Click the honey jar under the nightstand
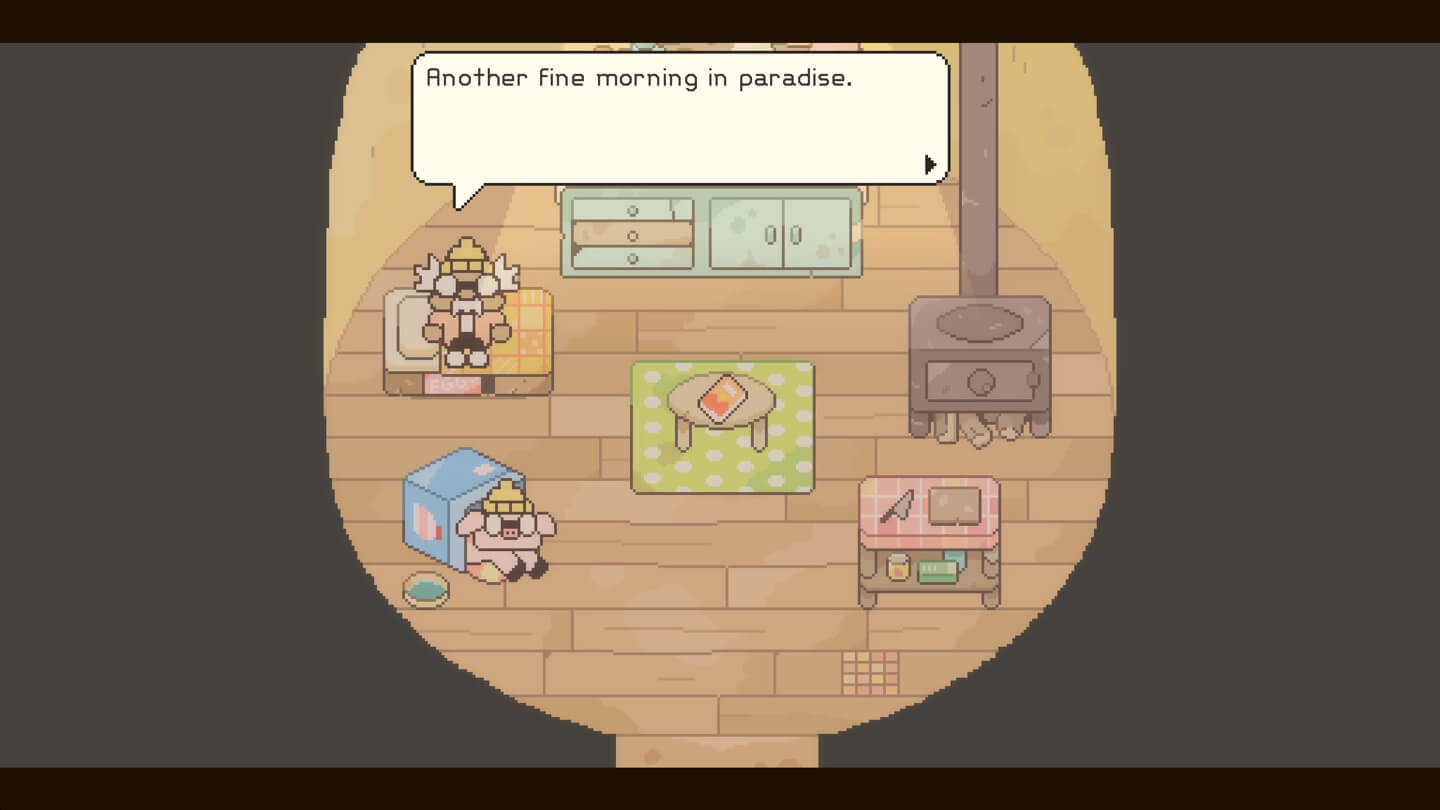This screenshot has width=1440, height=810. (897, 565)
